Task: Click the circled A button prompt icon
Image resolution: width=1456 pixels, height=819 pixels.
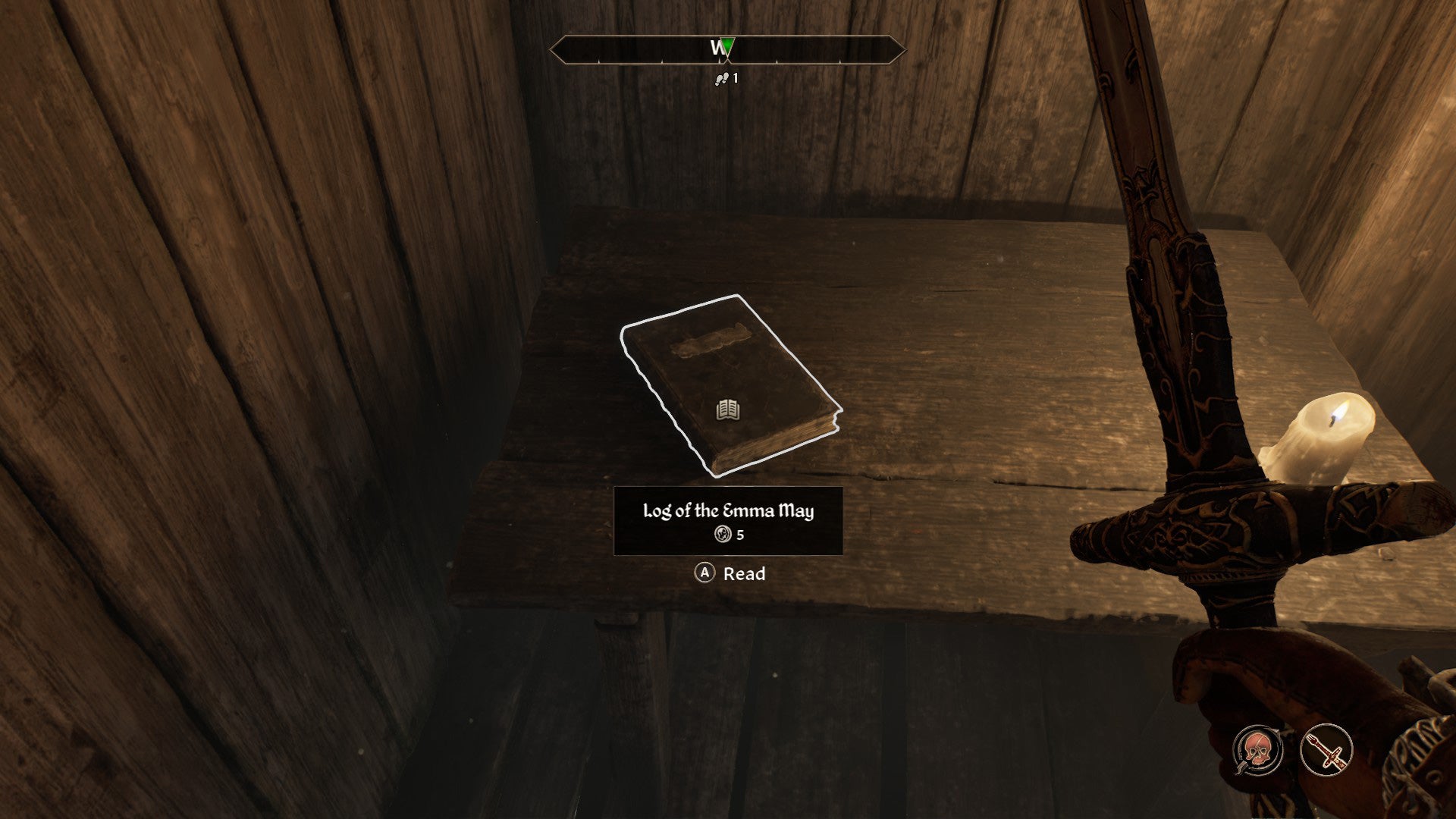Action: pos(704,574)
